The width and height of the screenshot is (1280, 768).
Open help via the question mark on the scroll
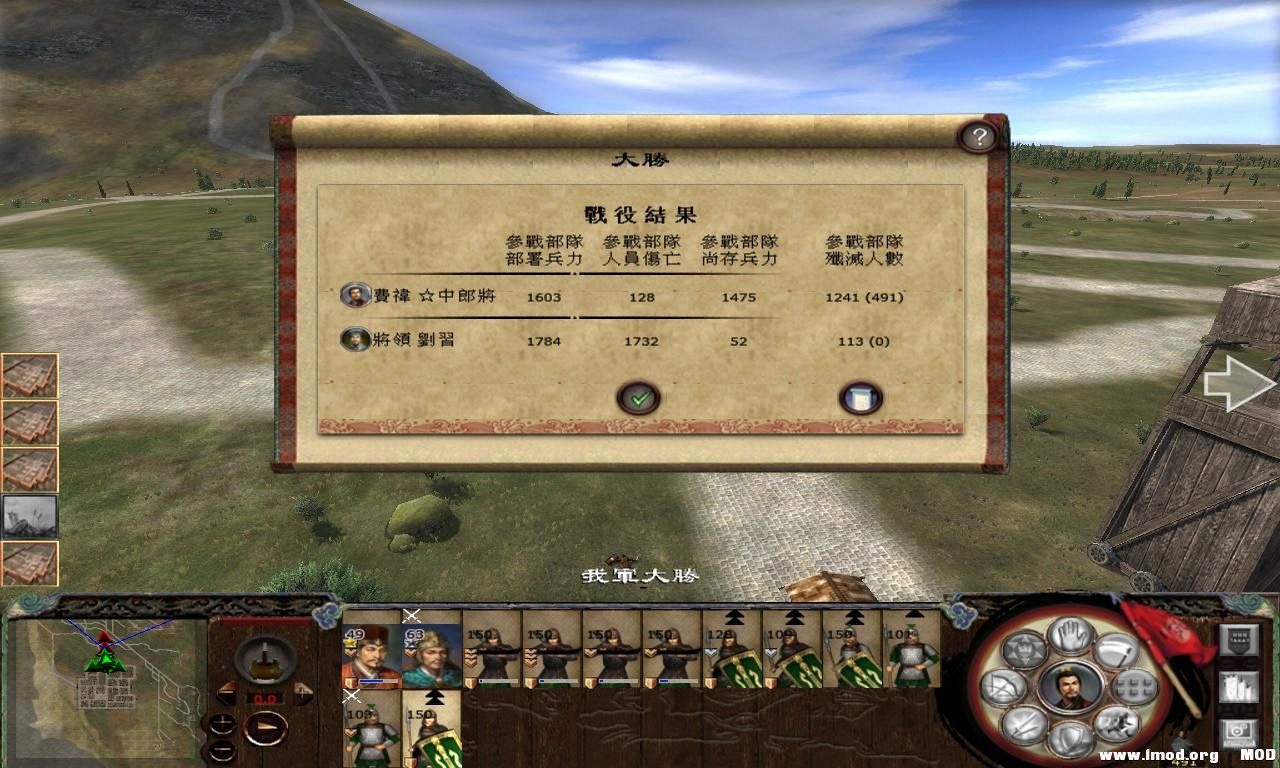point(977,135)
